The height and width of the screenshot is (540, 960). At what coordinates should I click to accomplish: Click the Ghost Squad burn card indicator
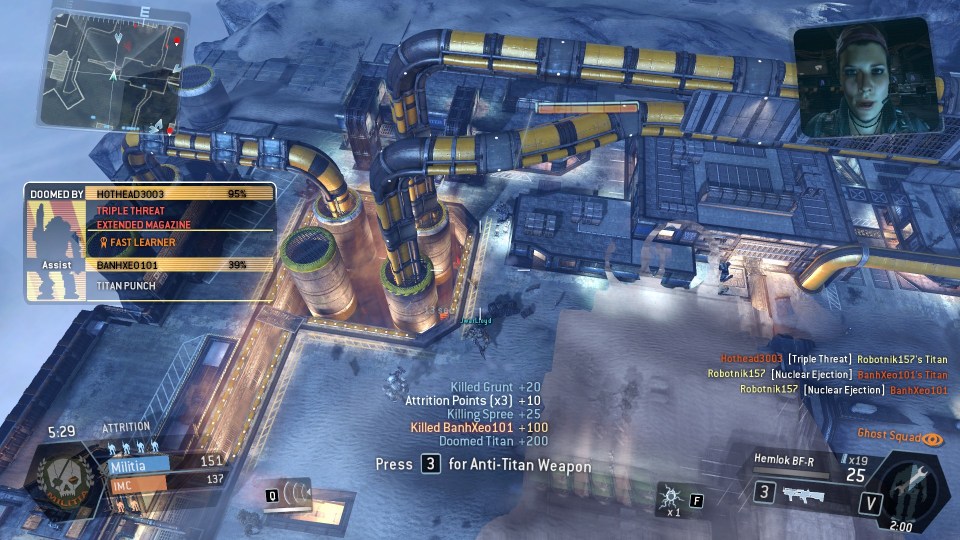(x=900, y=437)
